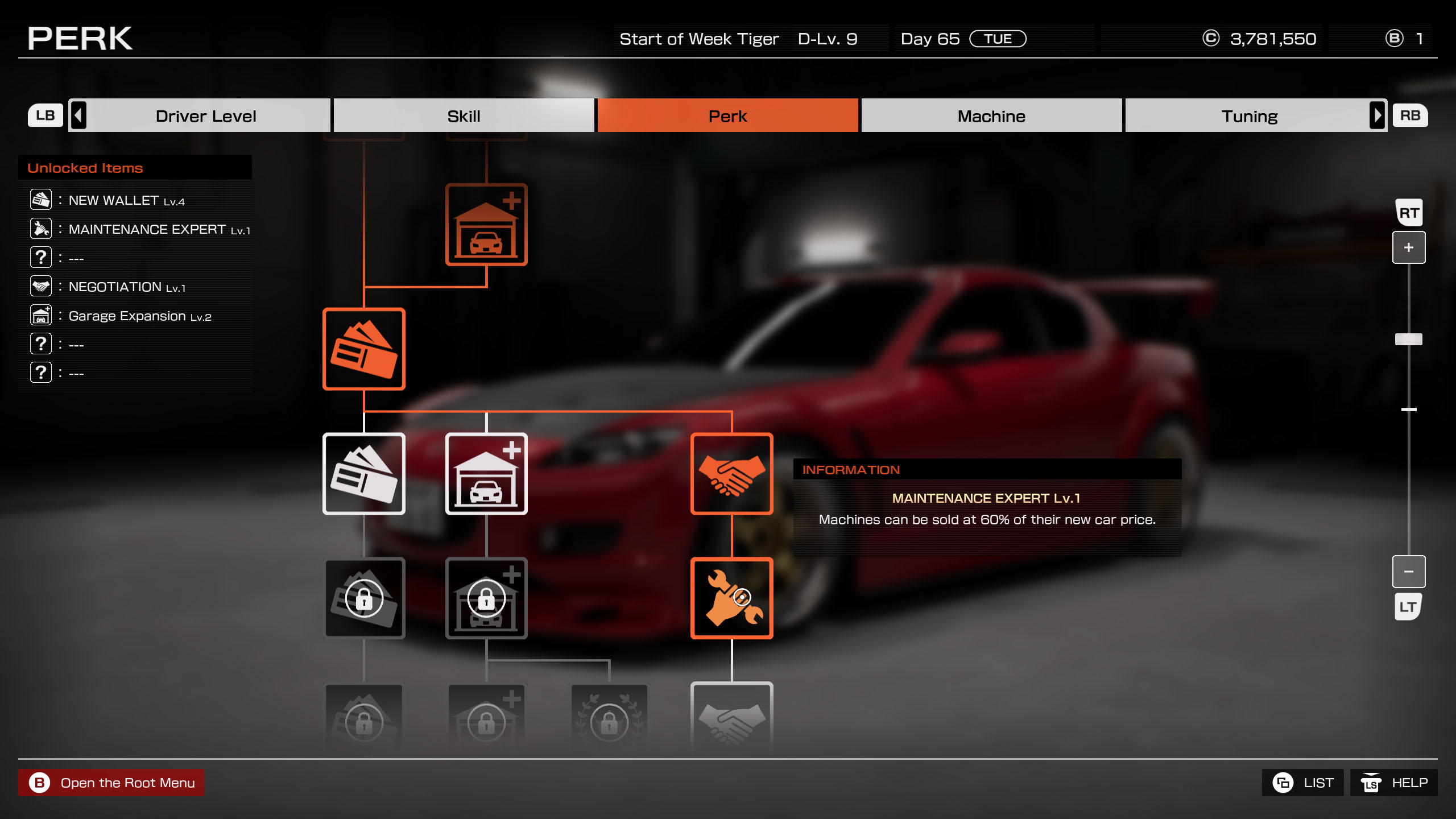This screenshot has height=819, width=1456.
Task: Choose the orange wallet perk node
Action: [363, 349]
